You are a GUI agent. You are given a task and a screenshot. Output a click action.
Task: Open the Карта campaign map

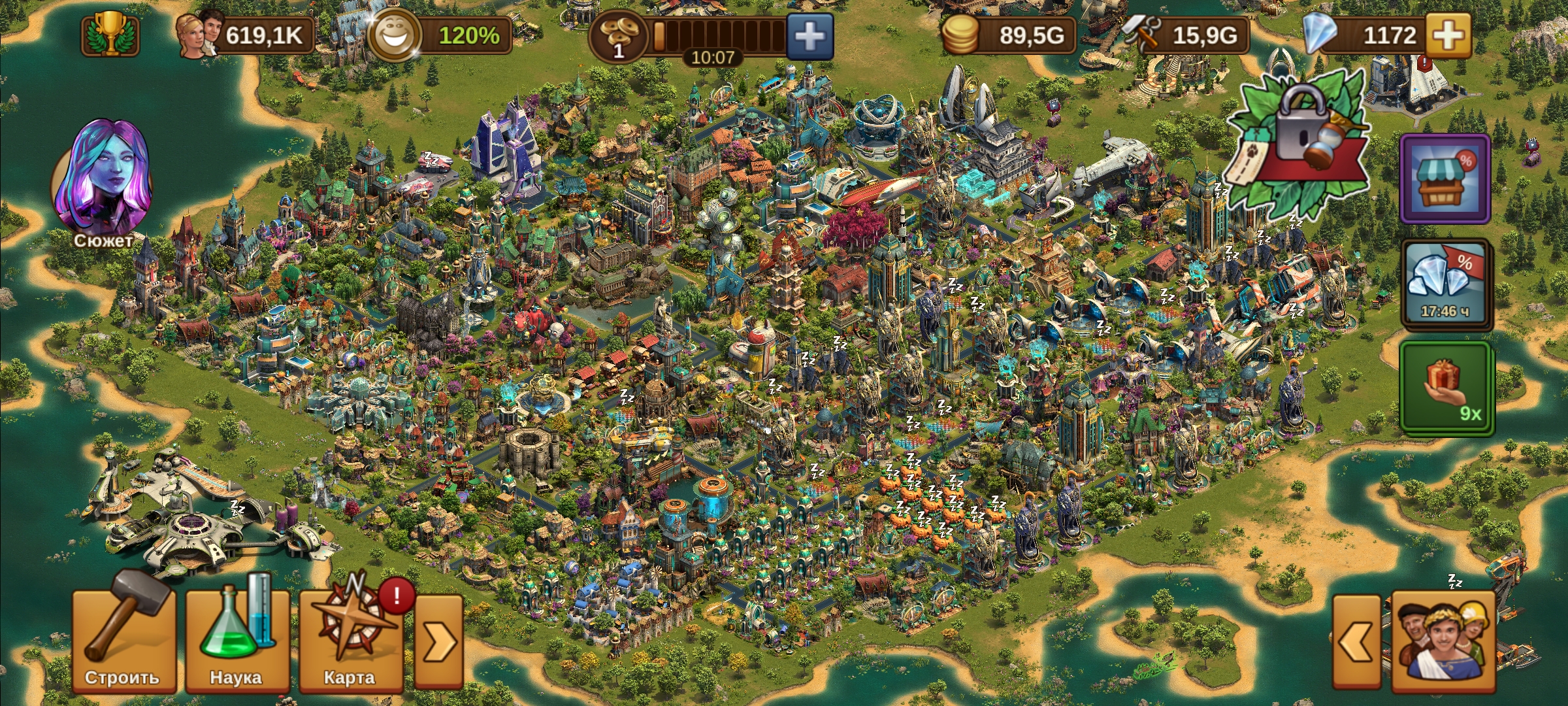[x=350, y=641]
